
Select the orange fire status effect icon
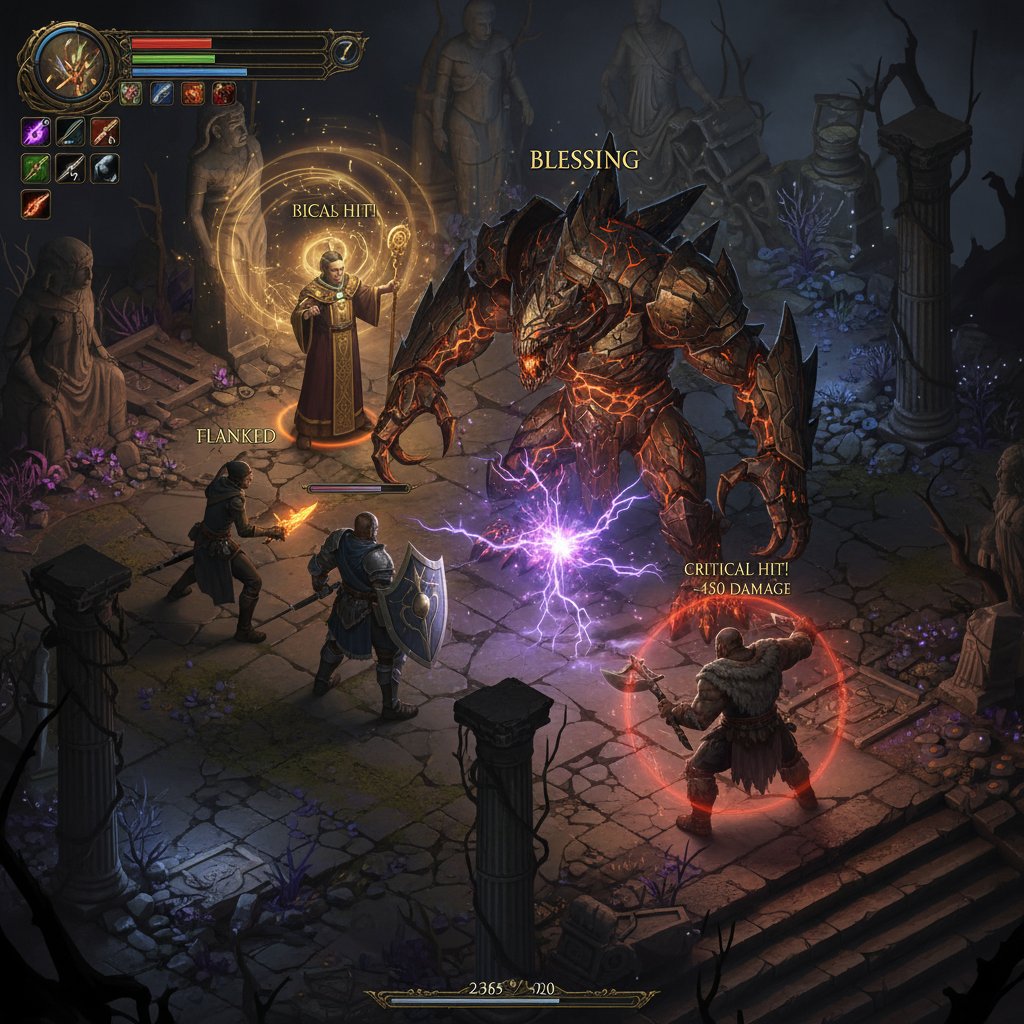click(x=192, y=94)
